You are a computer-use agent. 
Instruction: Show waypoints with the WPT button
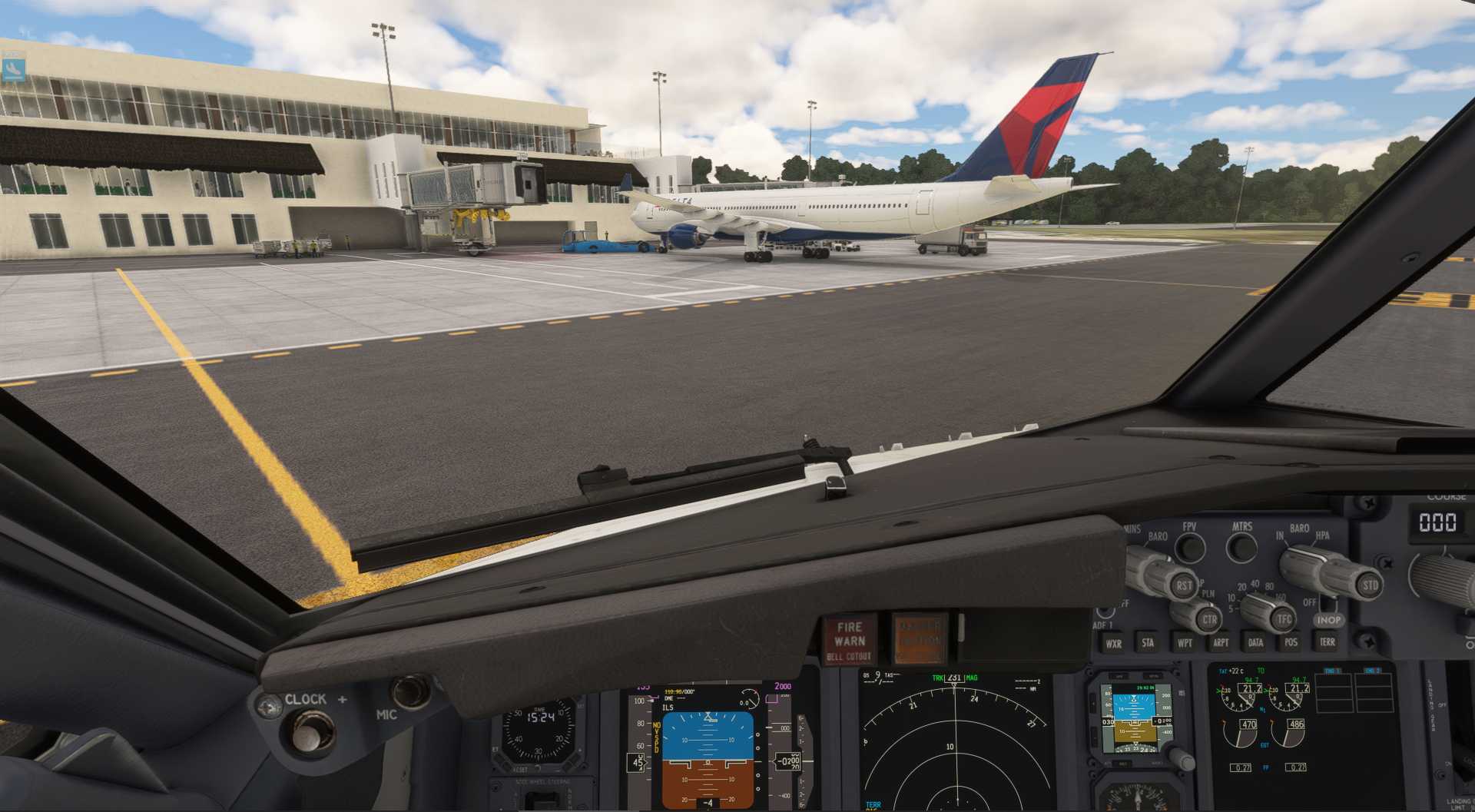pos(1185,643)
